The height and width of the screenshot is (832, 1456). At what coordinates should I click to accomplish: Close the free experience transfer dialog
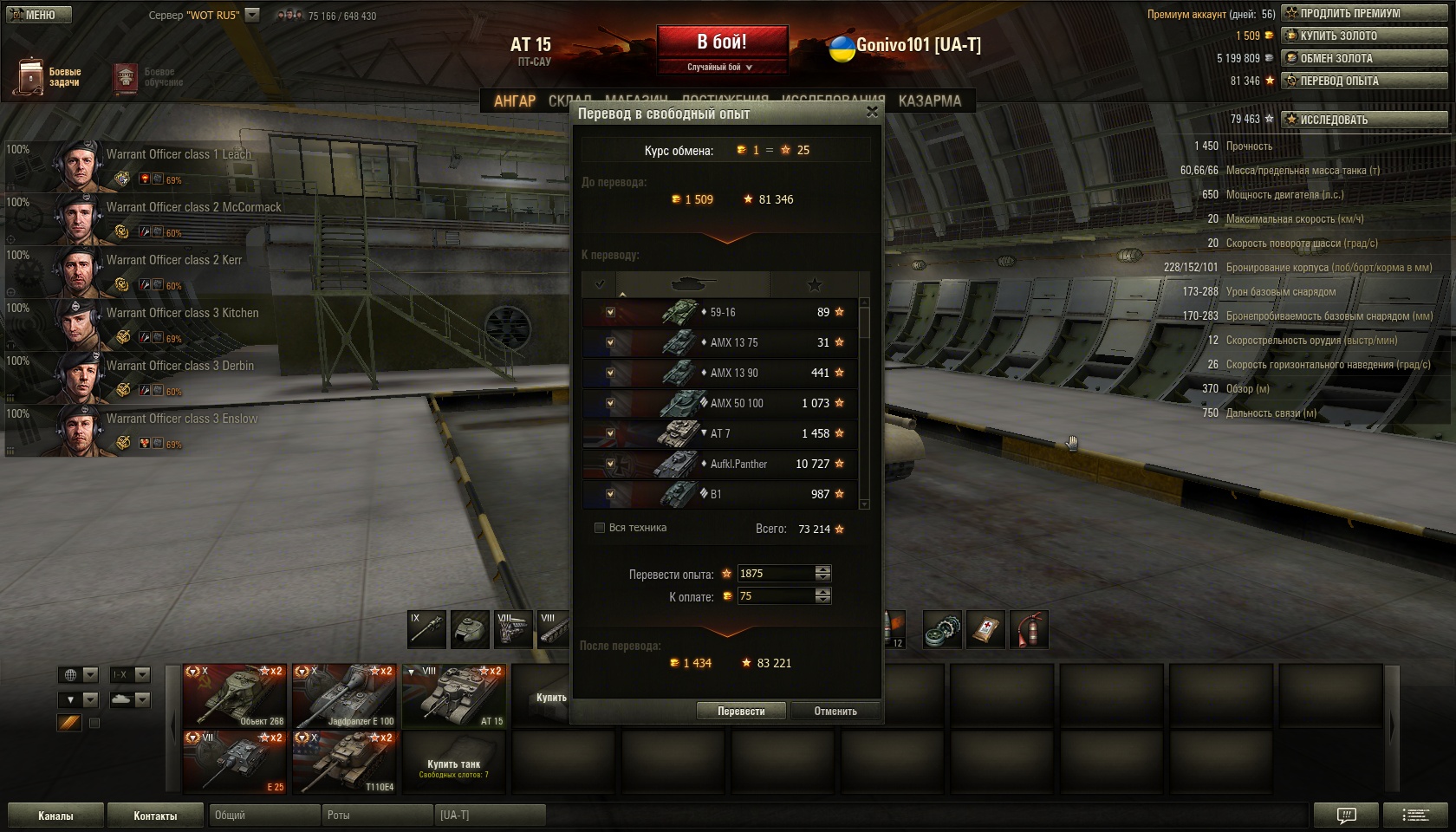872,112
